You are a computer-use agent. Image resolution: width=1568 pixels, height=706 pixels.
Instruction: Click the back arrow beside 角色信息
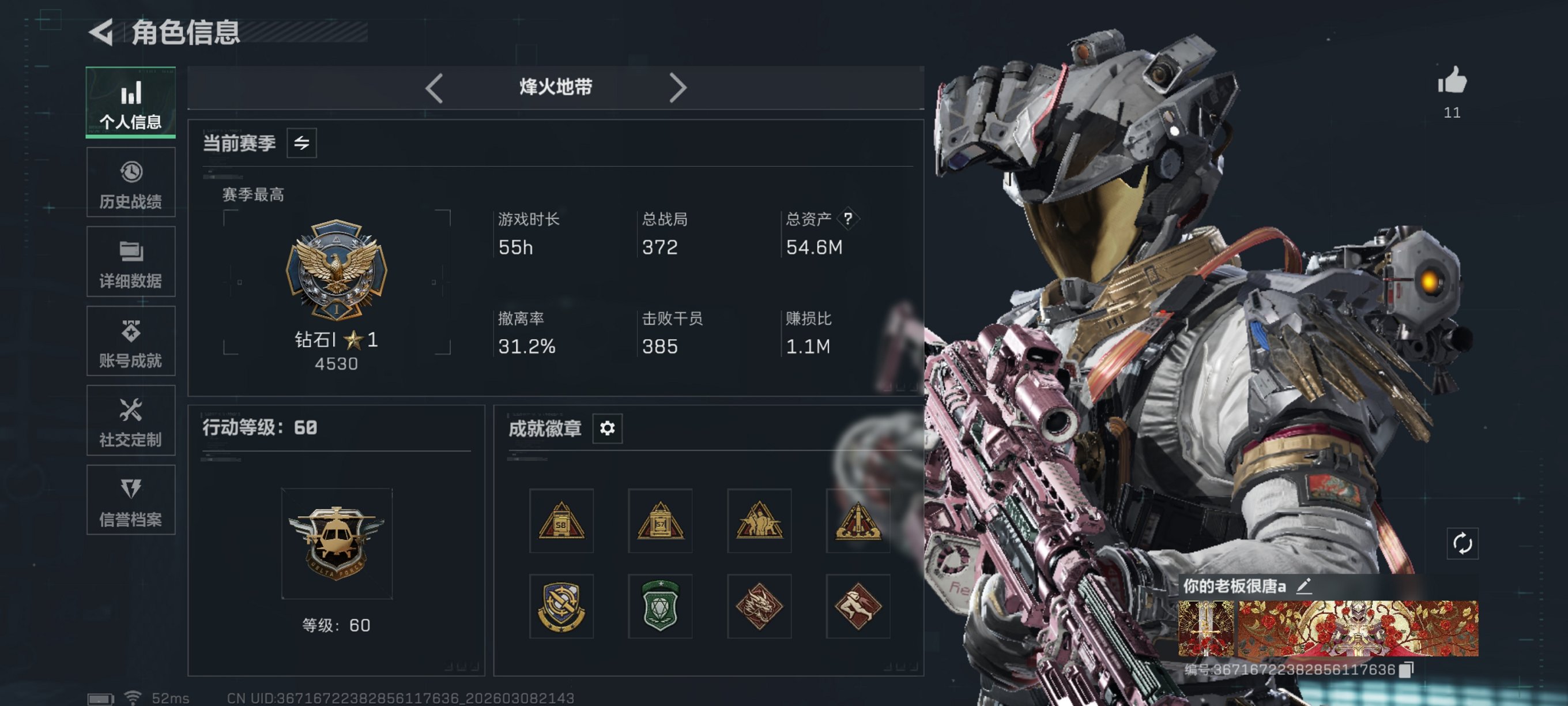pos(102,32)
